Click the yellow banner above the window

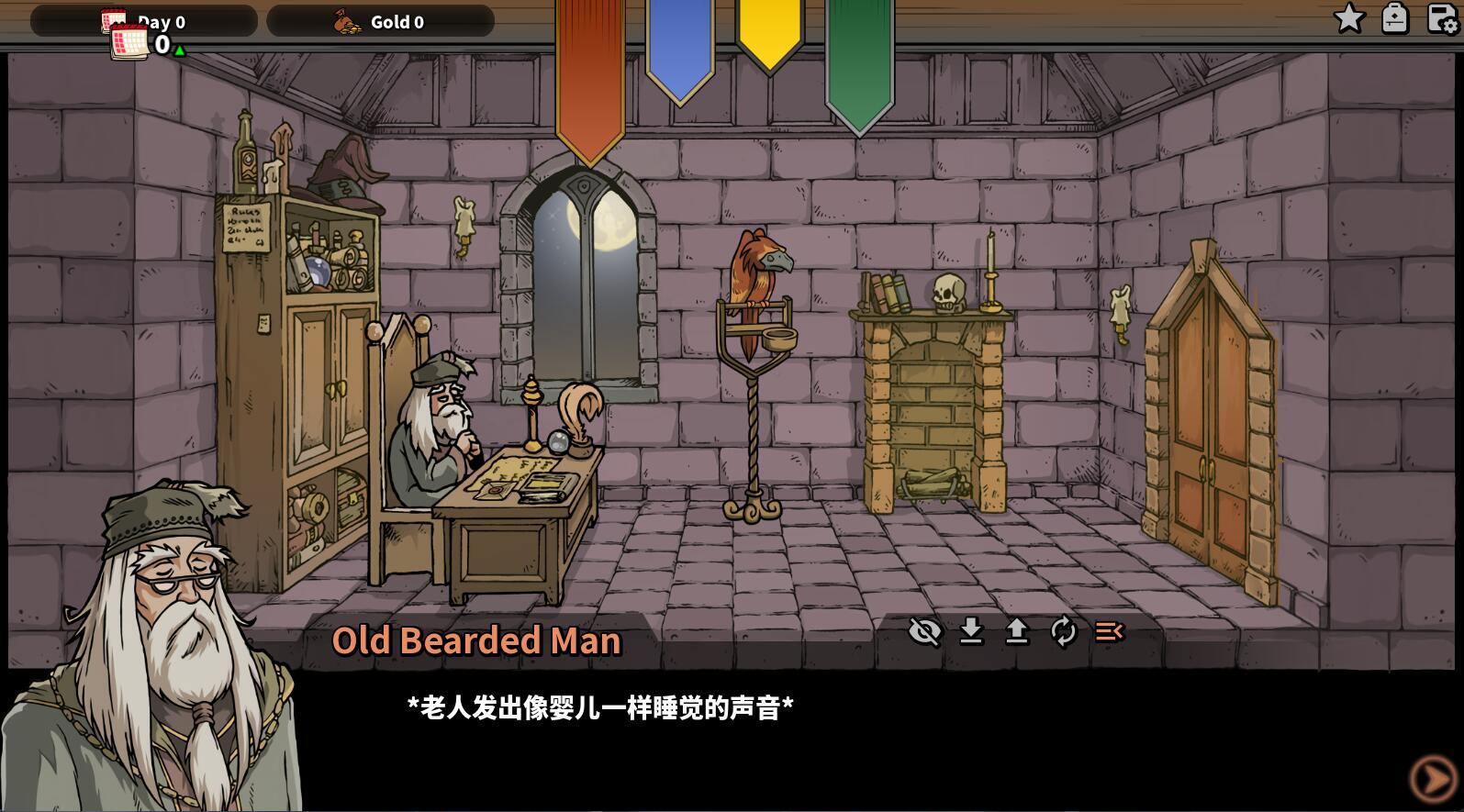point(768,41)
